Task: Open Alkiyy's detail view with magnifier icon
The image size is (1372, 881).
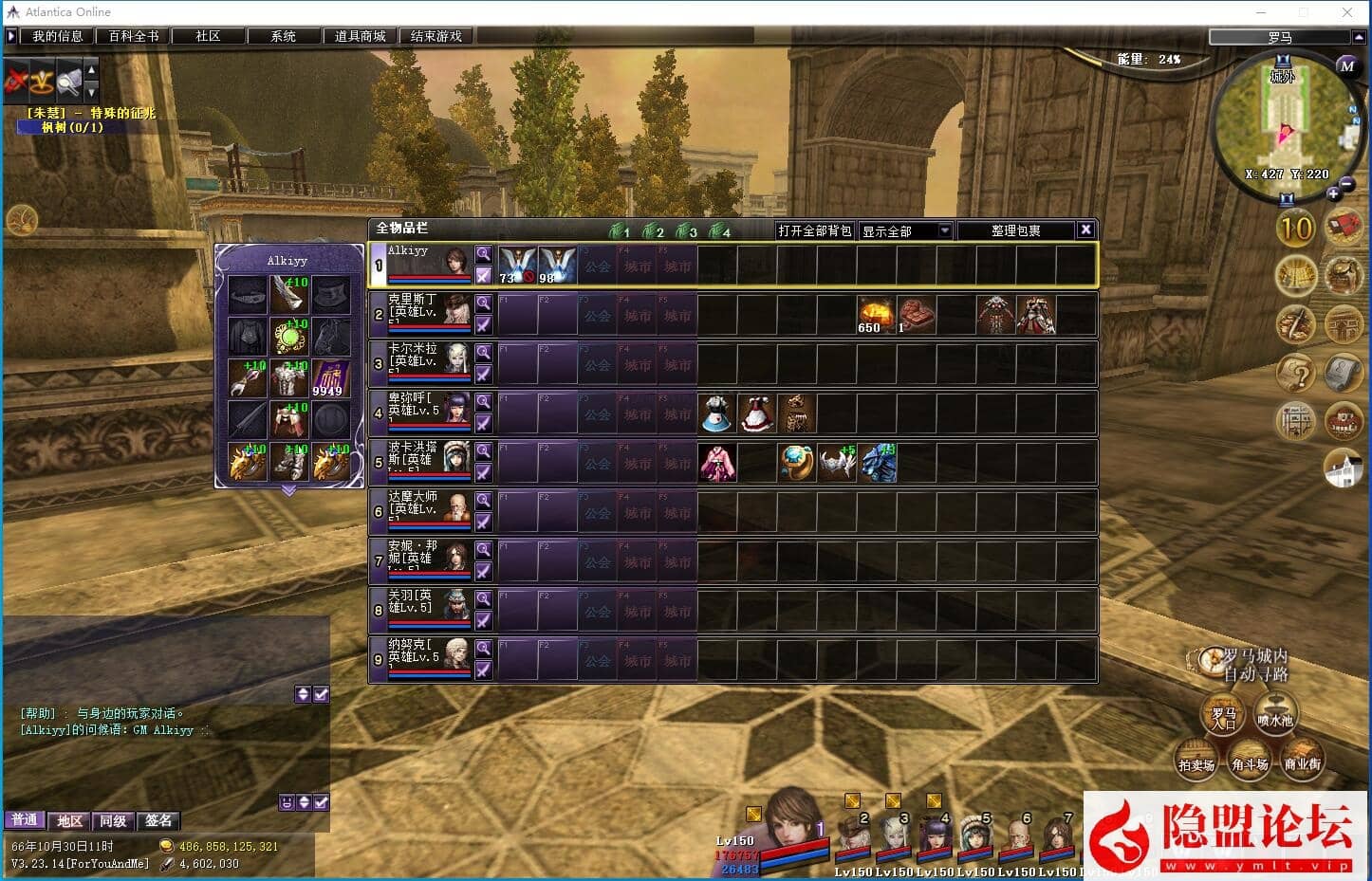Action: coord(484,253)
